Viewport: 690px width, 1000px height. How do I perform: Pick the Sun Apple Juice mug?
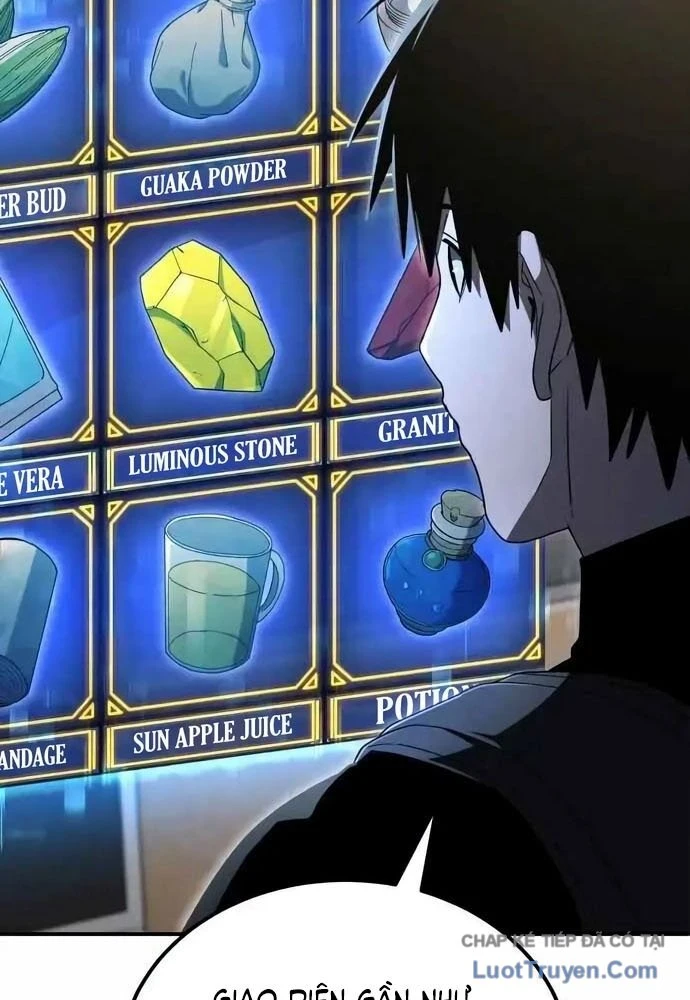point(218,595)
